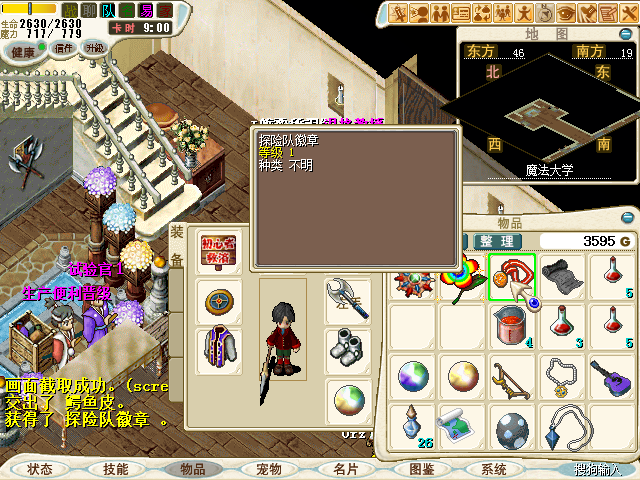Open the 名片 name card menu
This screenshot has height=480, width=640.
346,468
